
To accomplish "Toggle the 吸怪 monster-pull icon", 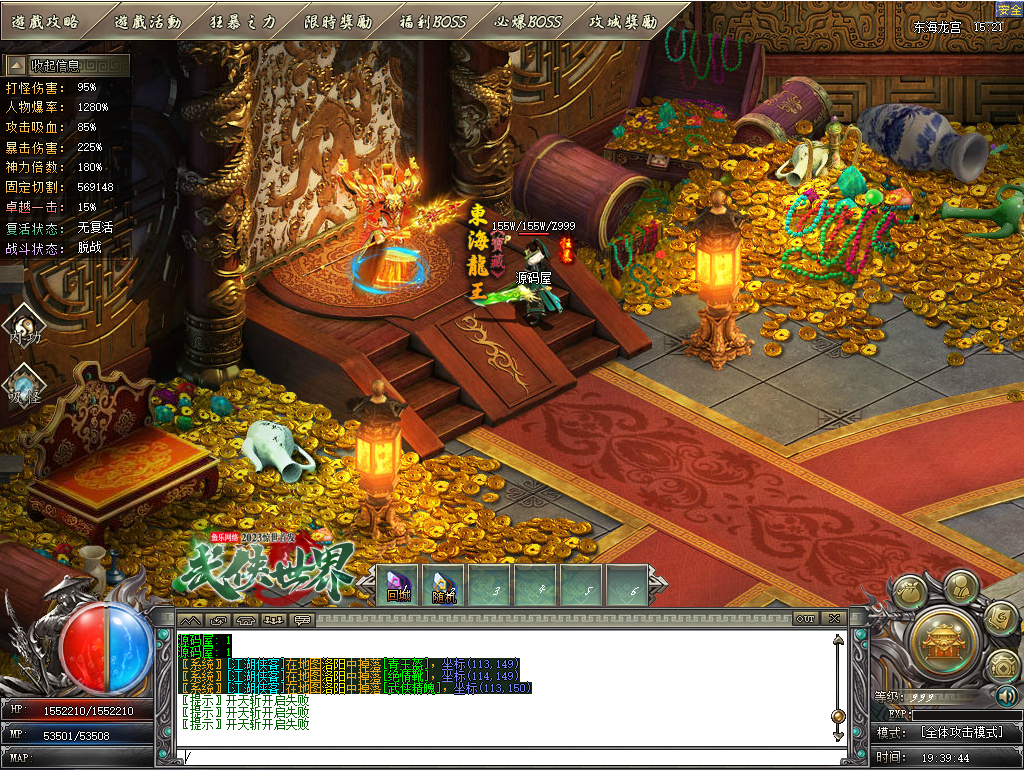I will pos(23,384).
